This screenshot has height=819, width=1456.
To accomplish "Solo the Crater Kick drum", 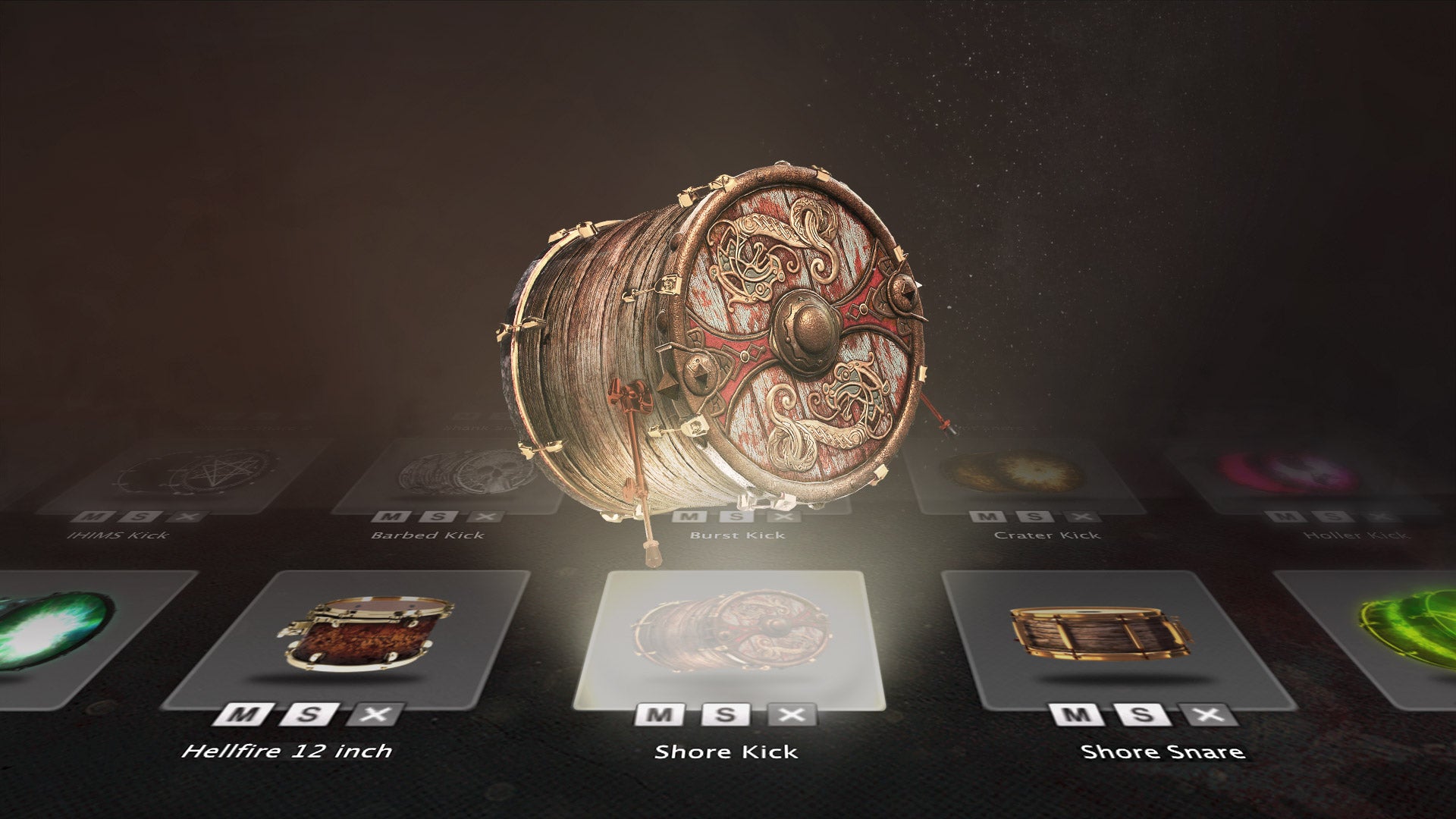I will [1034, 517].
